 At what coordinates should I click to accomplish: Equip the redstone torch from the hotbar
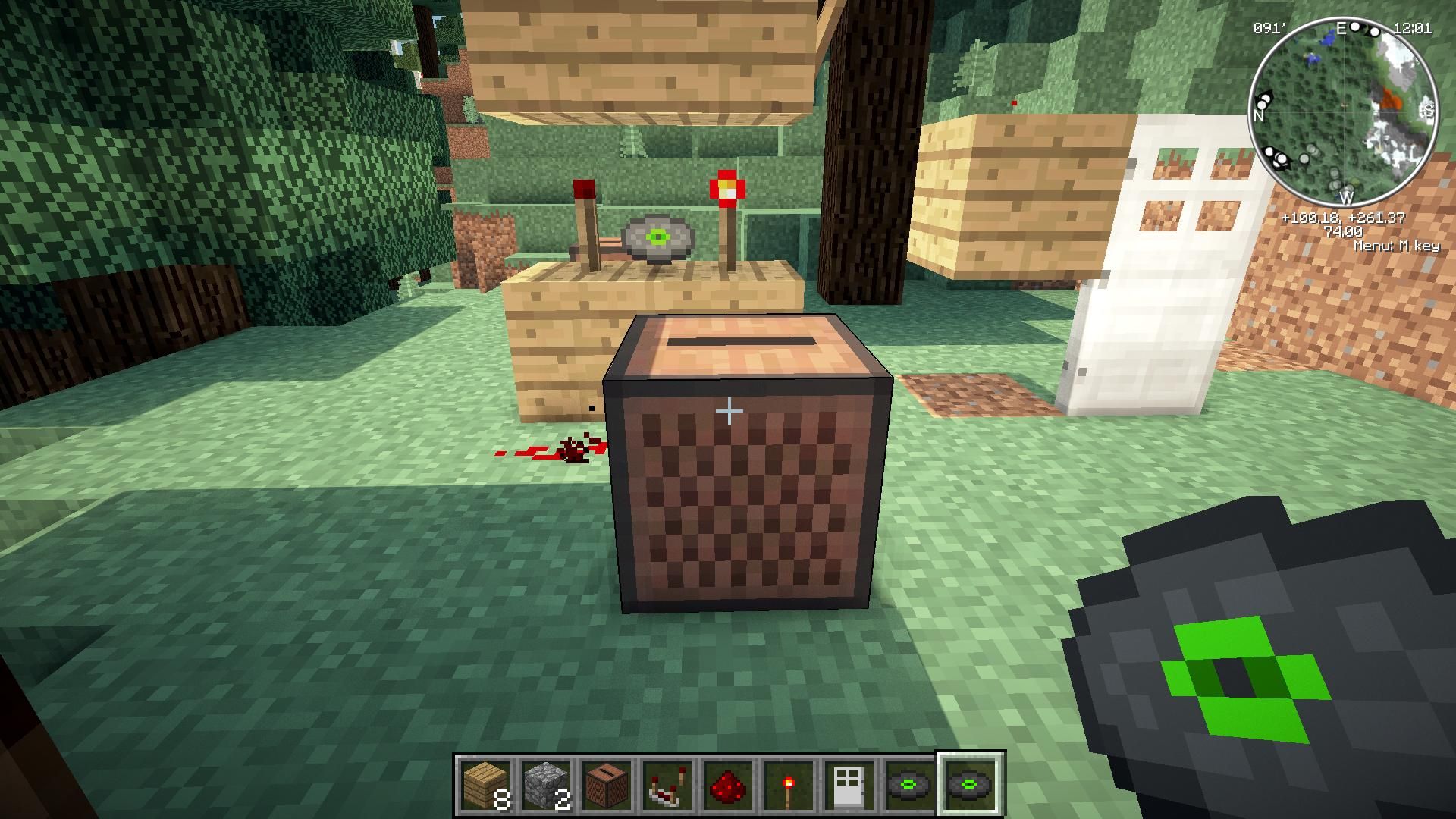pyautogui.click(x=789, y=785)
